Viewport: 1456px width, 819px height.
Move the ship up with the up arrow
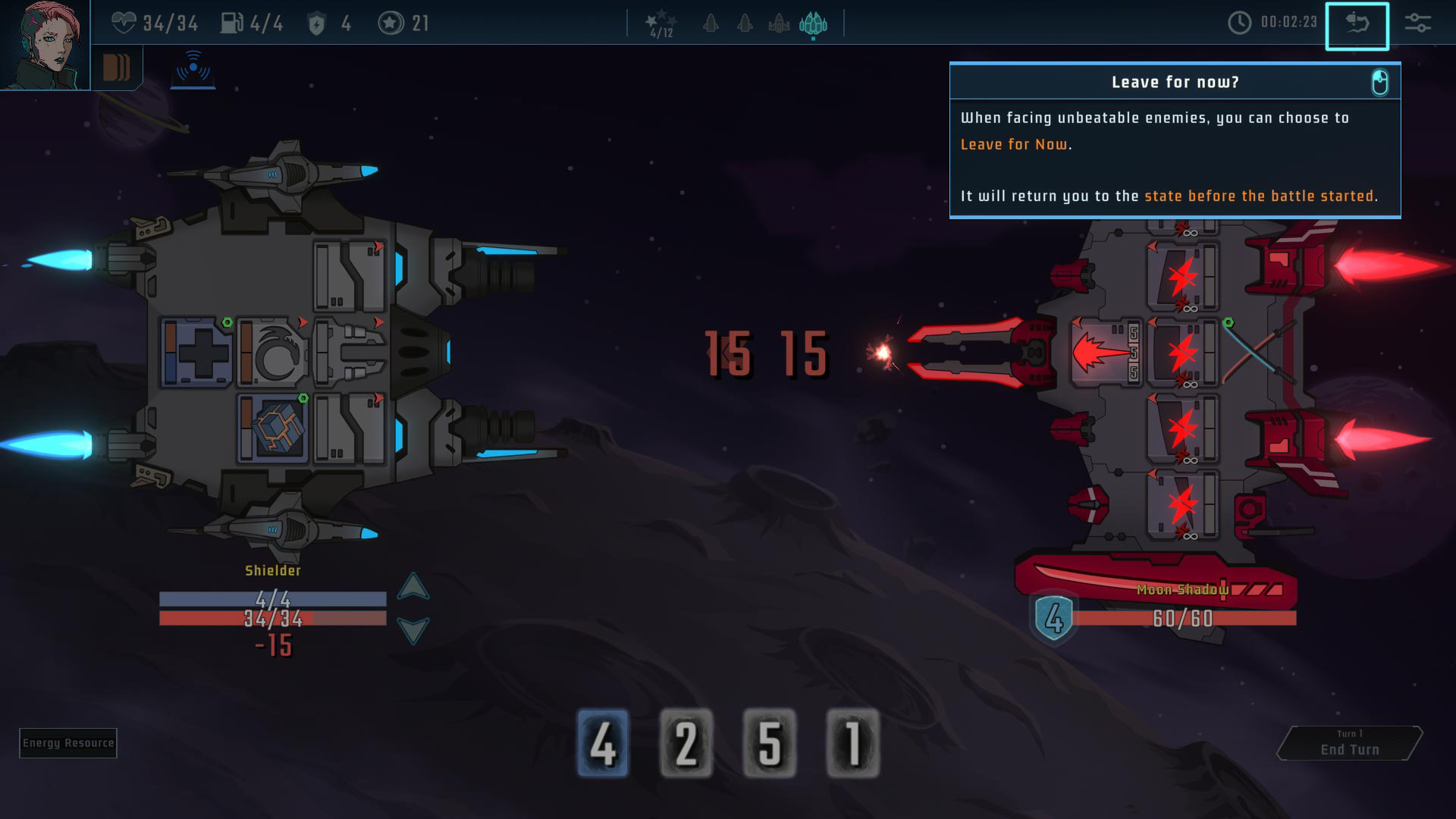[413, 587]
